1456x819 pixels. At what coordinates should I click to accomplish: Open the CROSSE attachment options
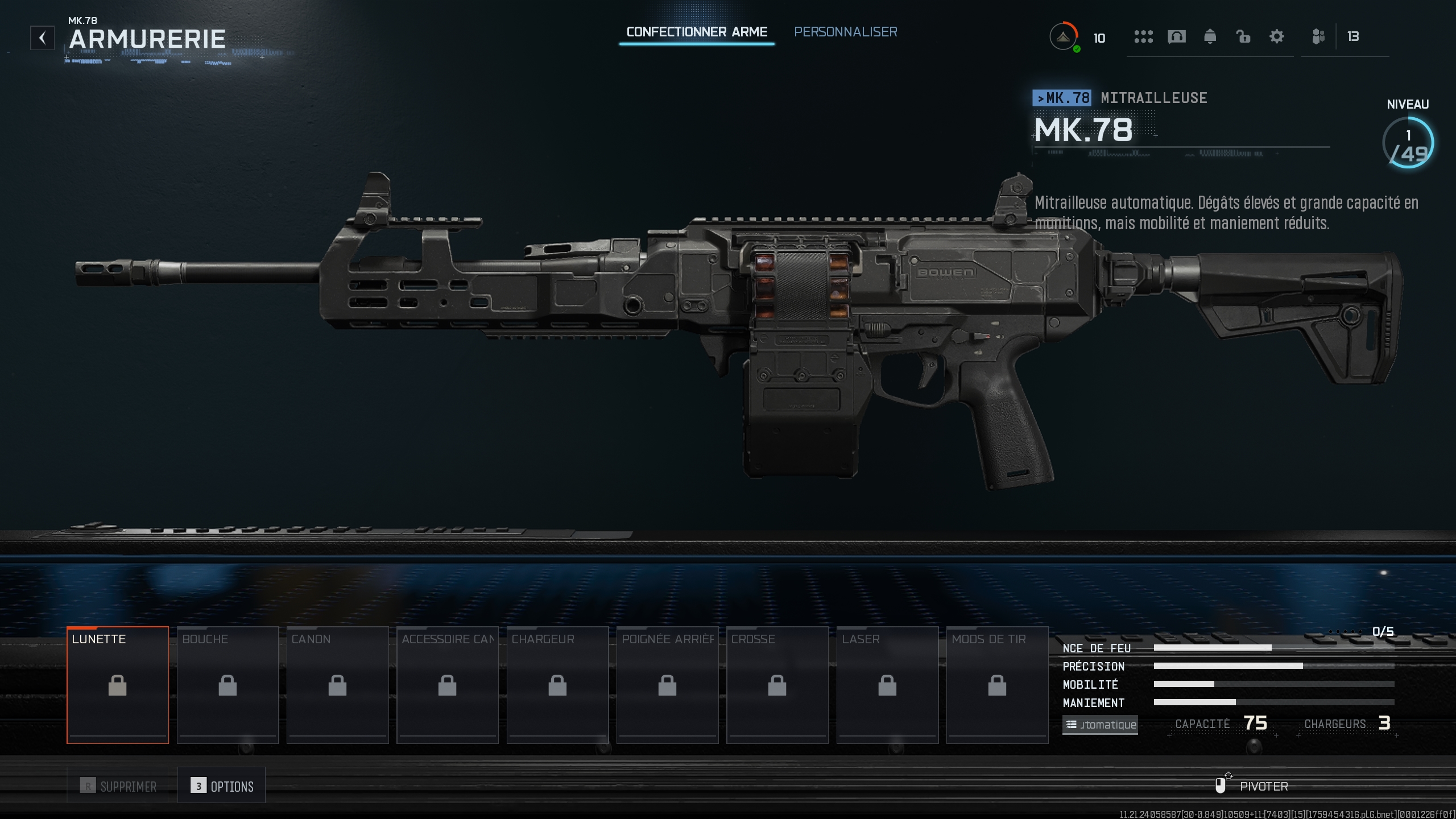tap(777, 684)
